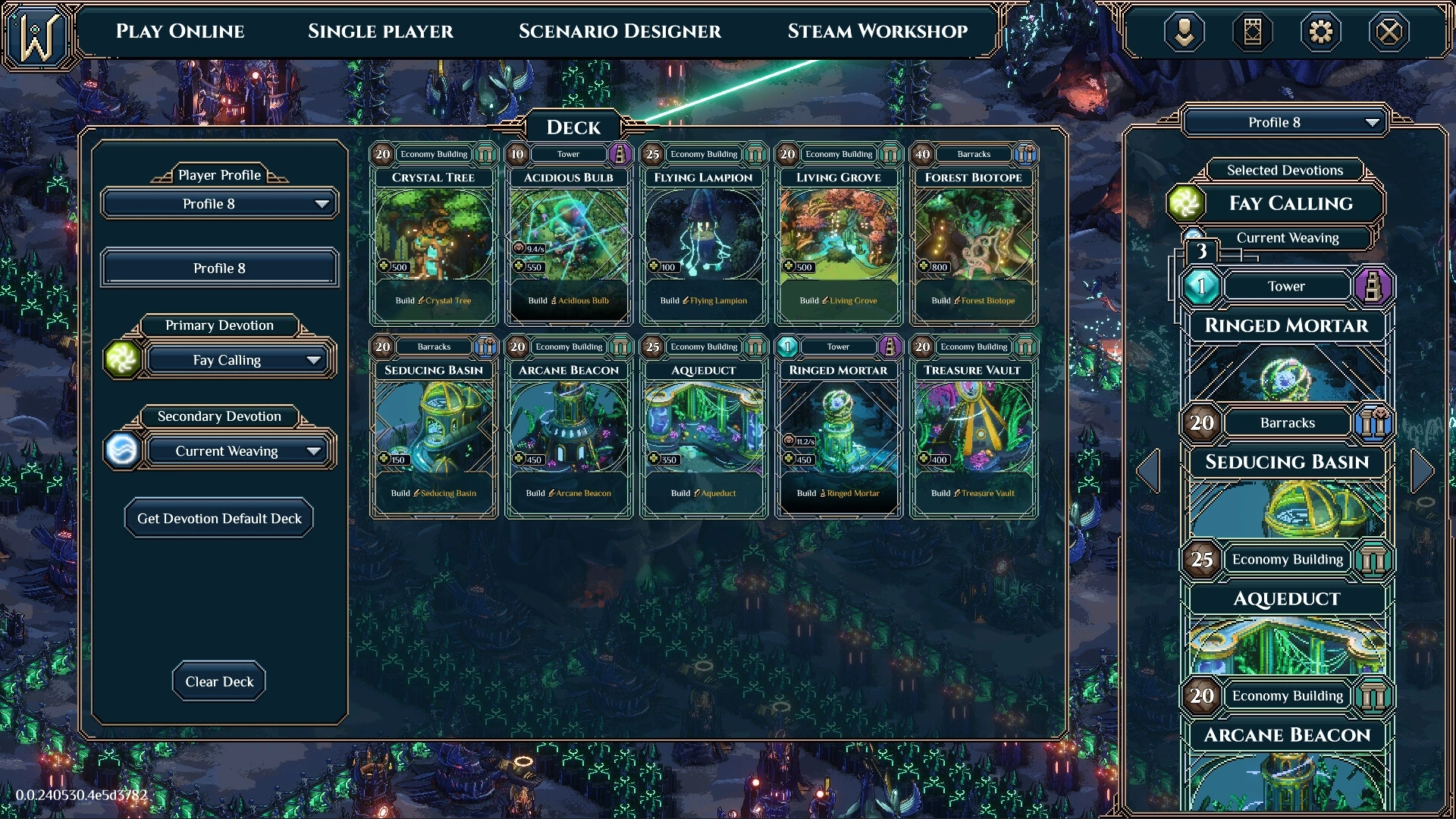This screenshot has height=819, width=1456.
Task: Open the Primary Devotion Fay Calling dropdown
Action: [x=238, y=360]
